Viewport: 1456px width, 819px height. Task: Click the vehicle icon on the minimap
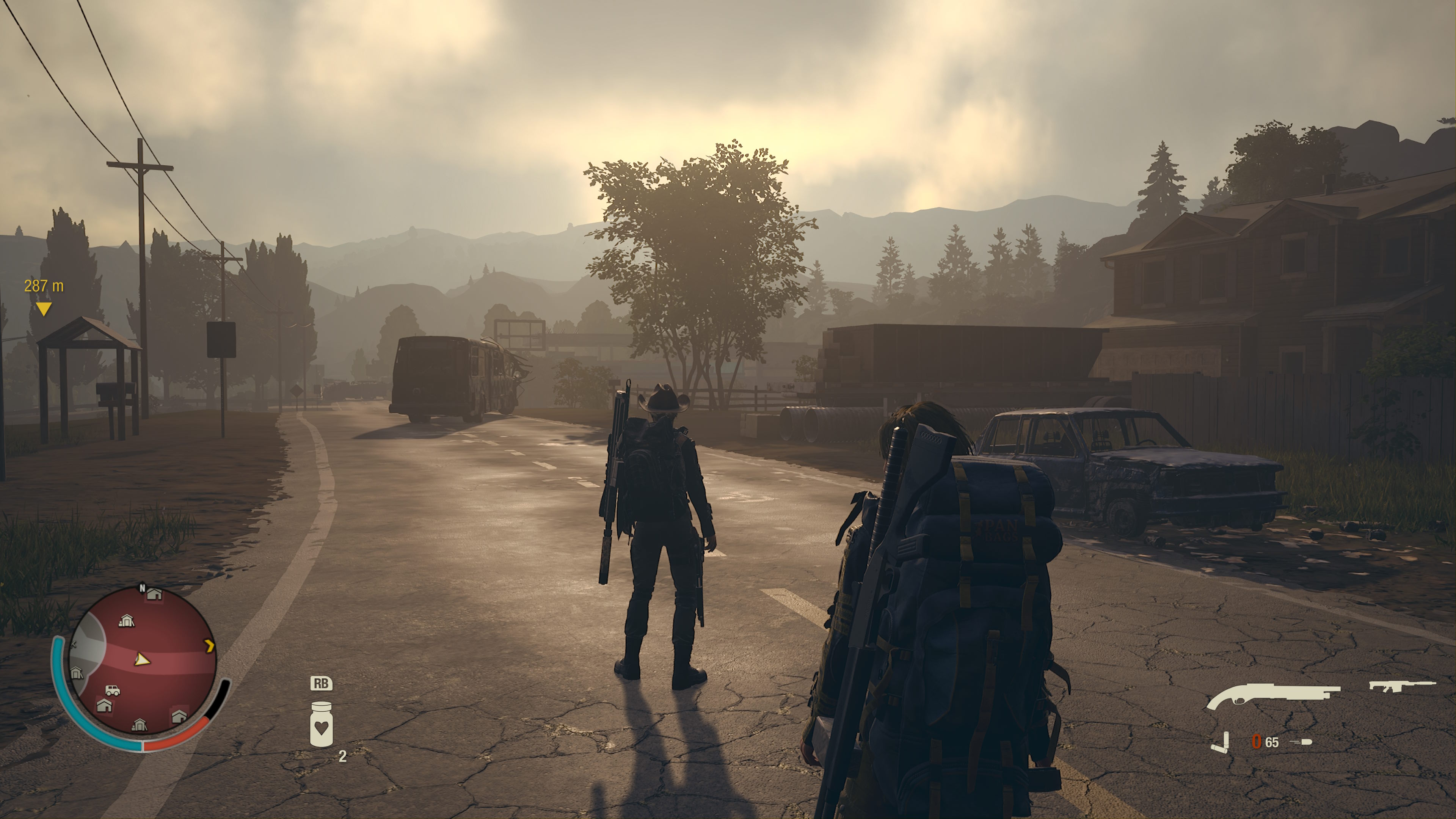pos(113,690)
